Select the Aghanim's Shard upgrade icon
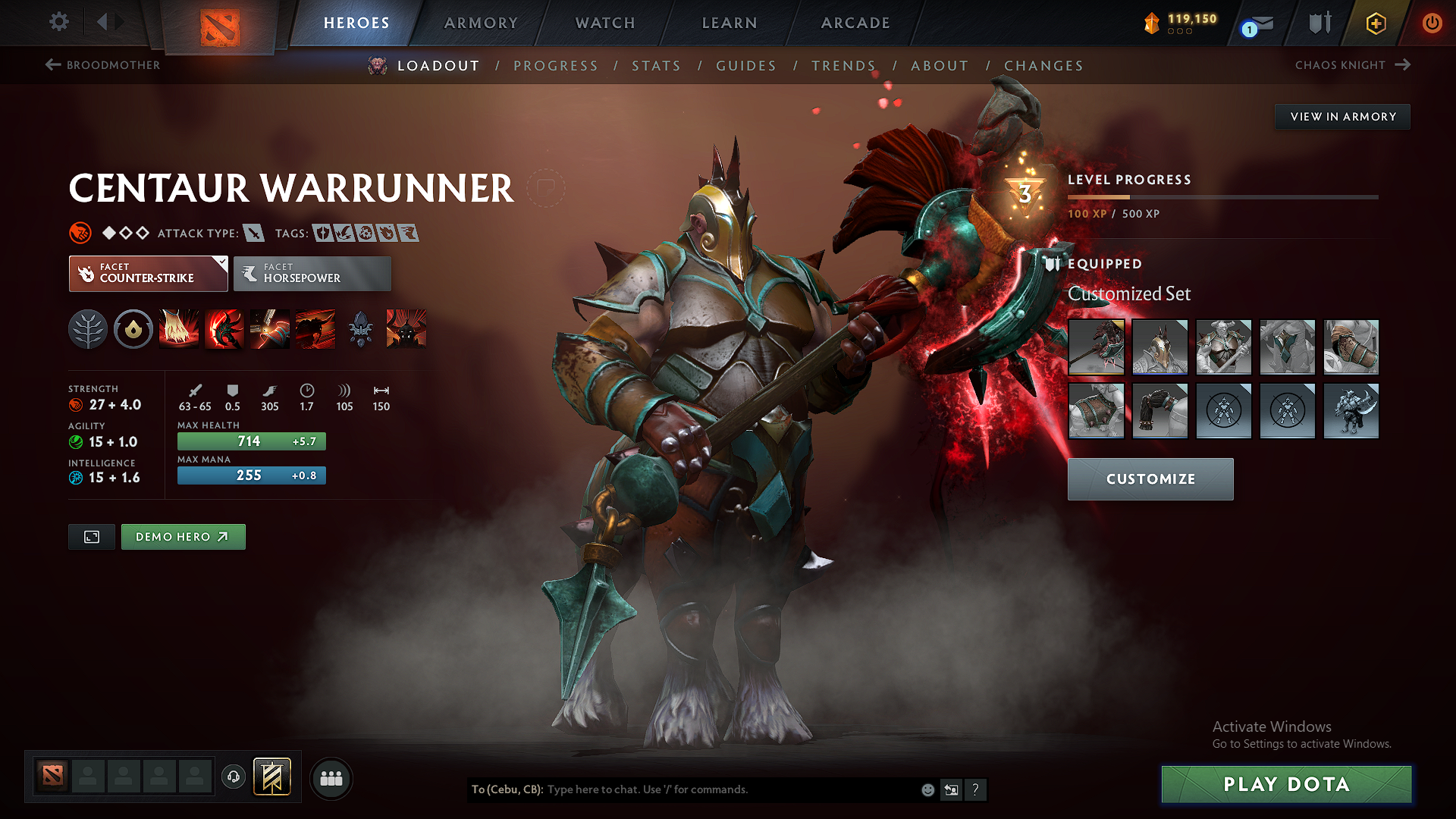Viewport: 1456px width, 819px height. point(360,329)
